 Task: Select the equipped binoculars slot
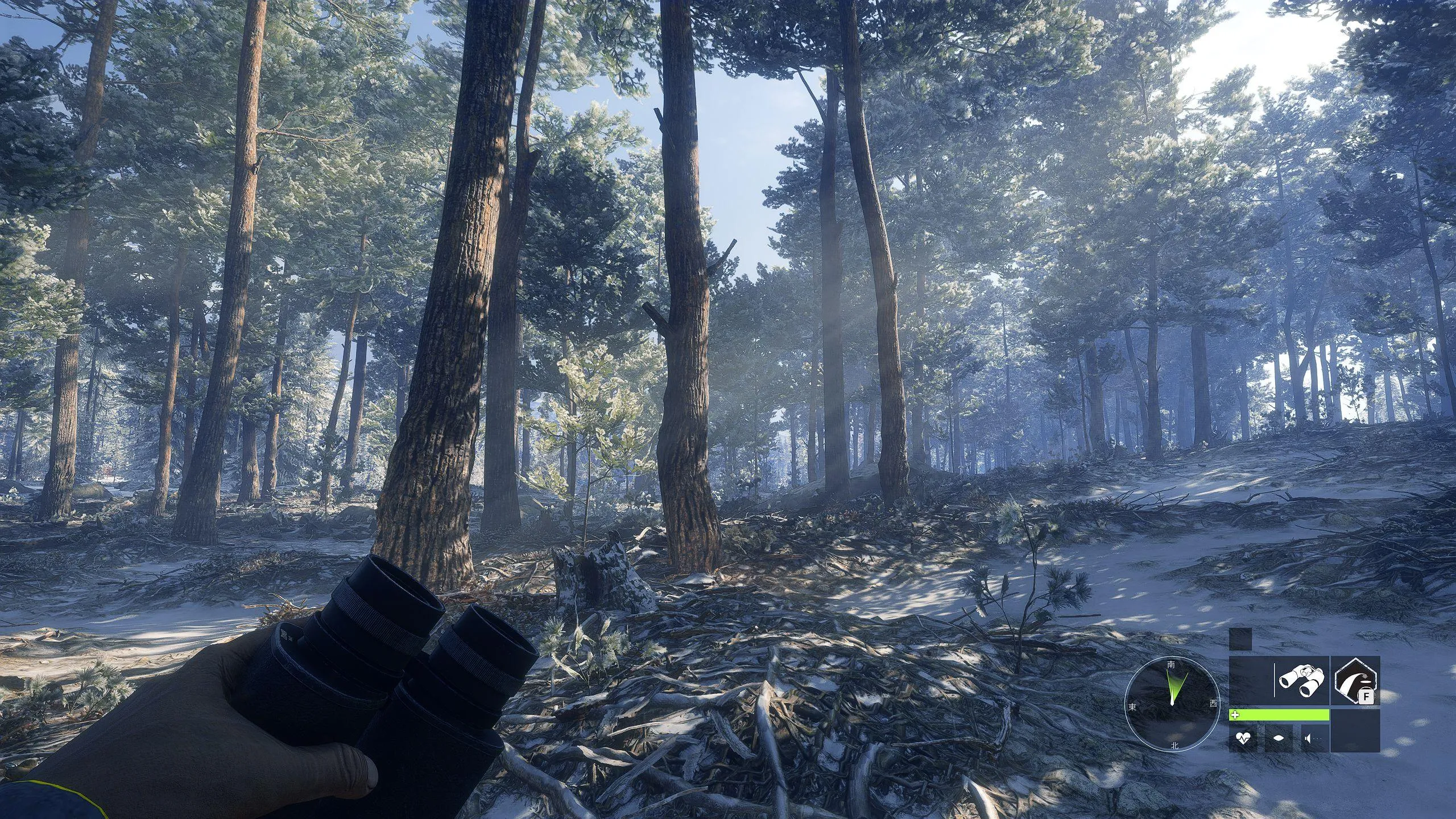pyautogui.click(x=1301, y=681)
